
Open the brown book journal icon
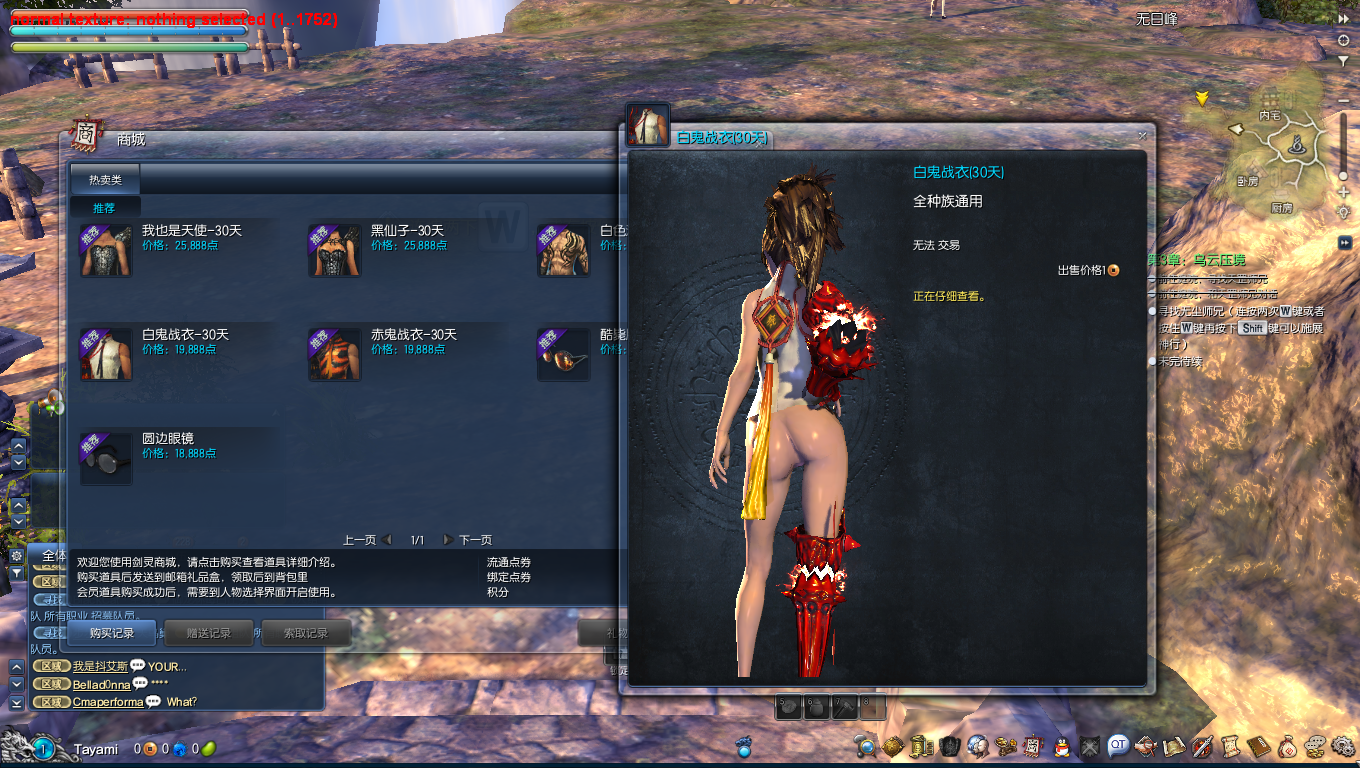(1258, 746)
